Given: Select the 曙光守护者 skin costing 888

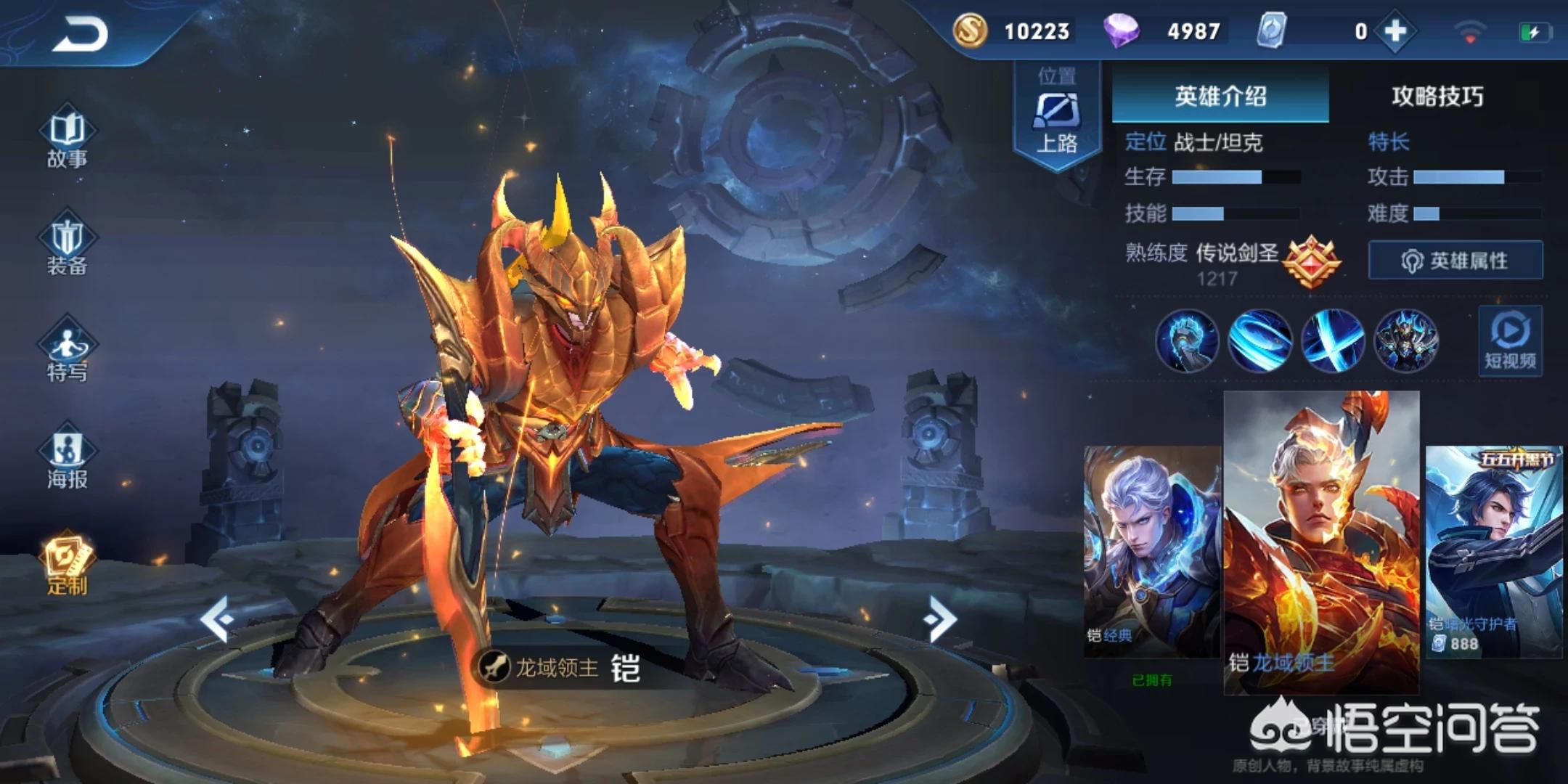Looking at the screenshot, I should 1494,552.
